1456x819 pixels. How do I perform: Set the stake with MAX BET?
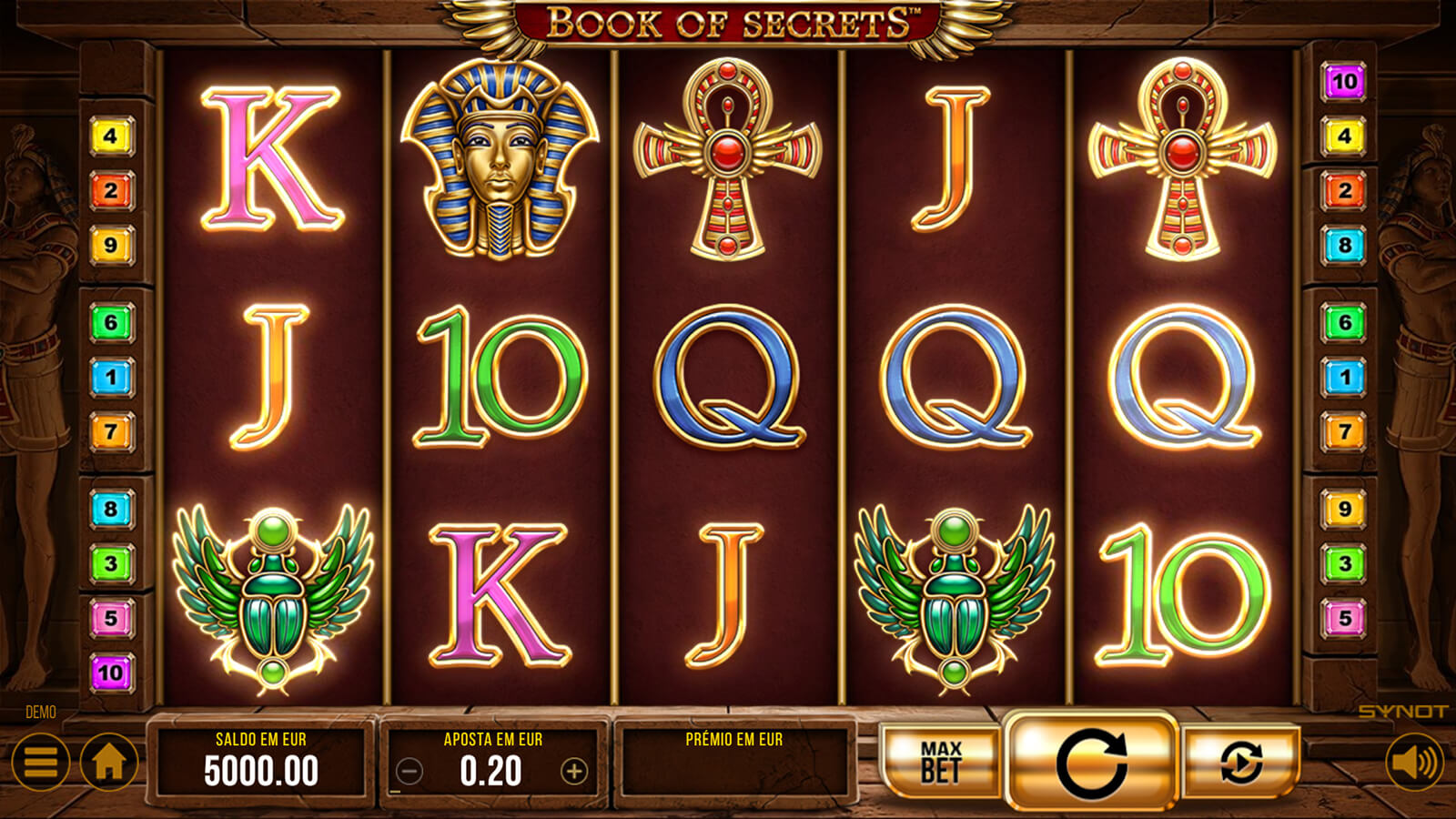tap(940, 762)
